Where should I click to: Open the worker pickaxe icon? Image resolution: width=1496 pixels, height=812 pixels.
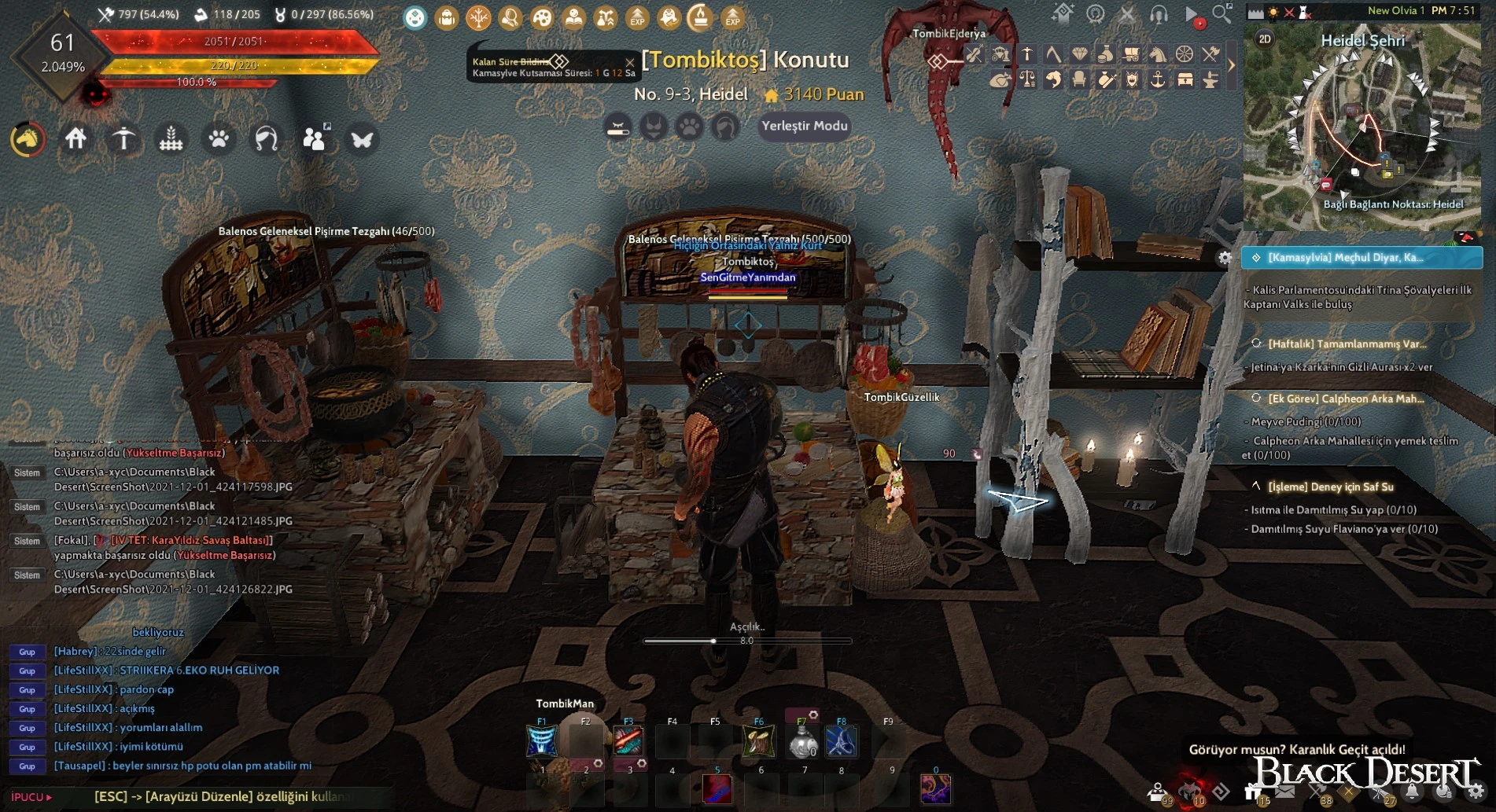pyautogui.click(x=123, y=139)
